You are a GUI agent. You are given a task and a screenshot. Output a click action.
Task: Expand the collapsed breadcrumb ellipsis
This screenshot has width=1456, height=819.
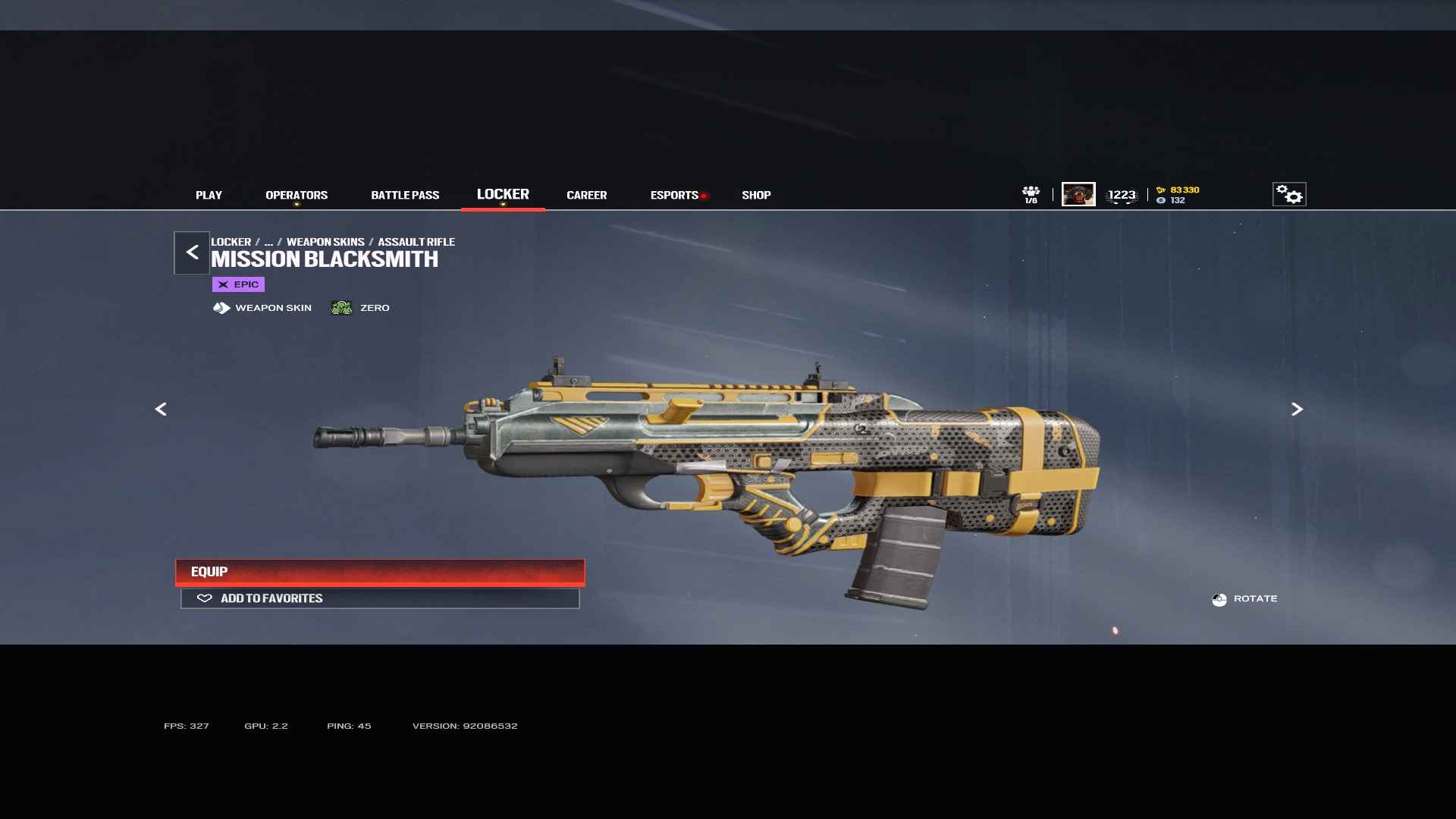[268, 242]
